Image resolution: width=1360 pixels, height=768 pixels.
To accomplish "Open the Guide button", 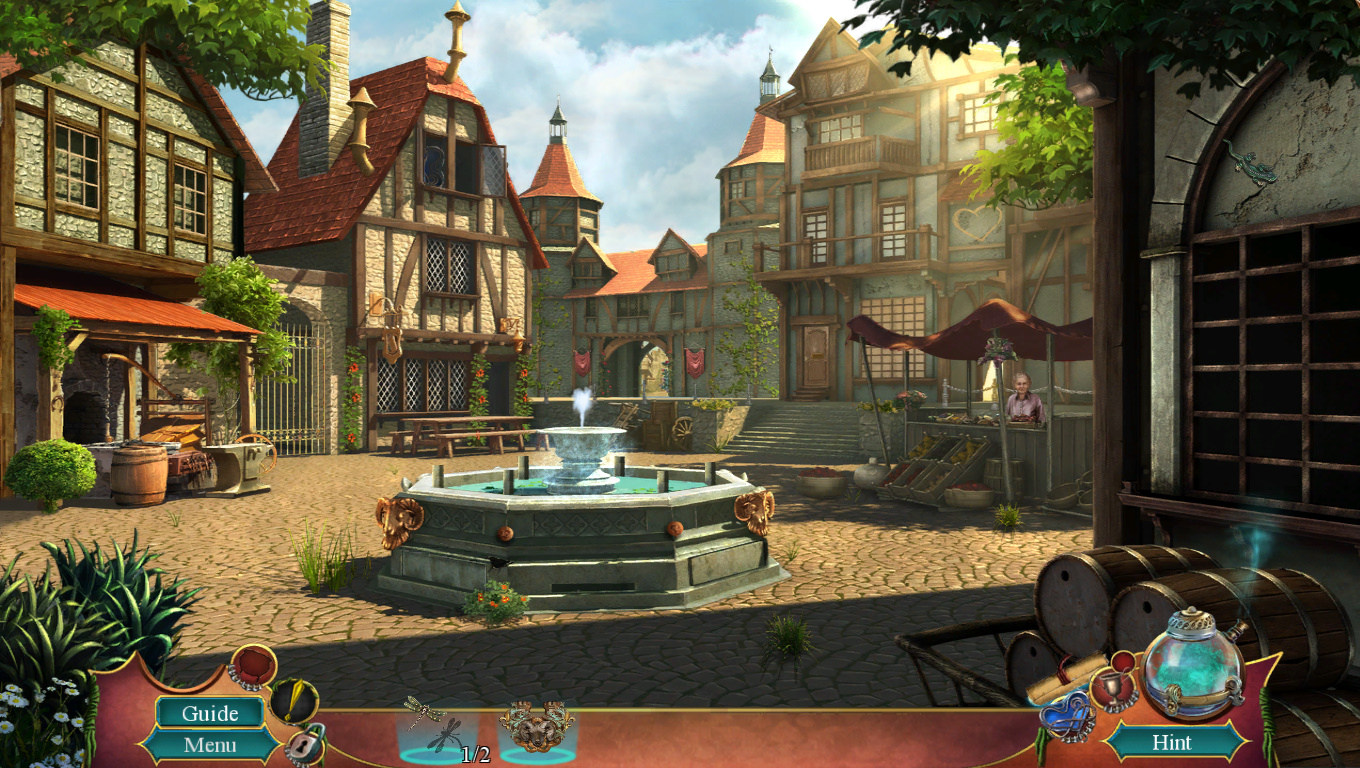I will point(210,713).
